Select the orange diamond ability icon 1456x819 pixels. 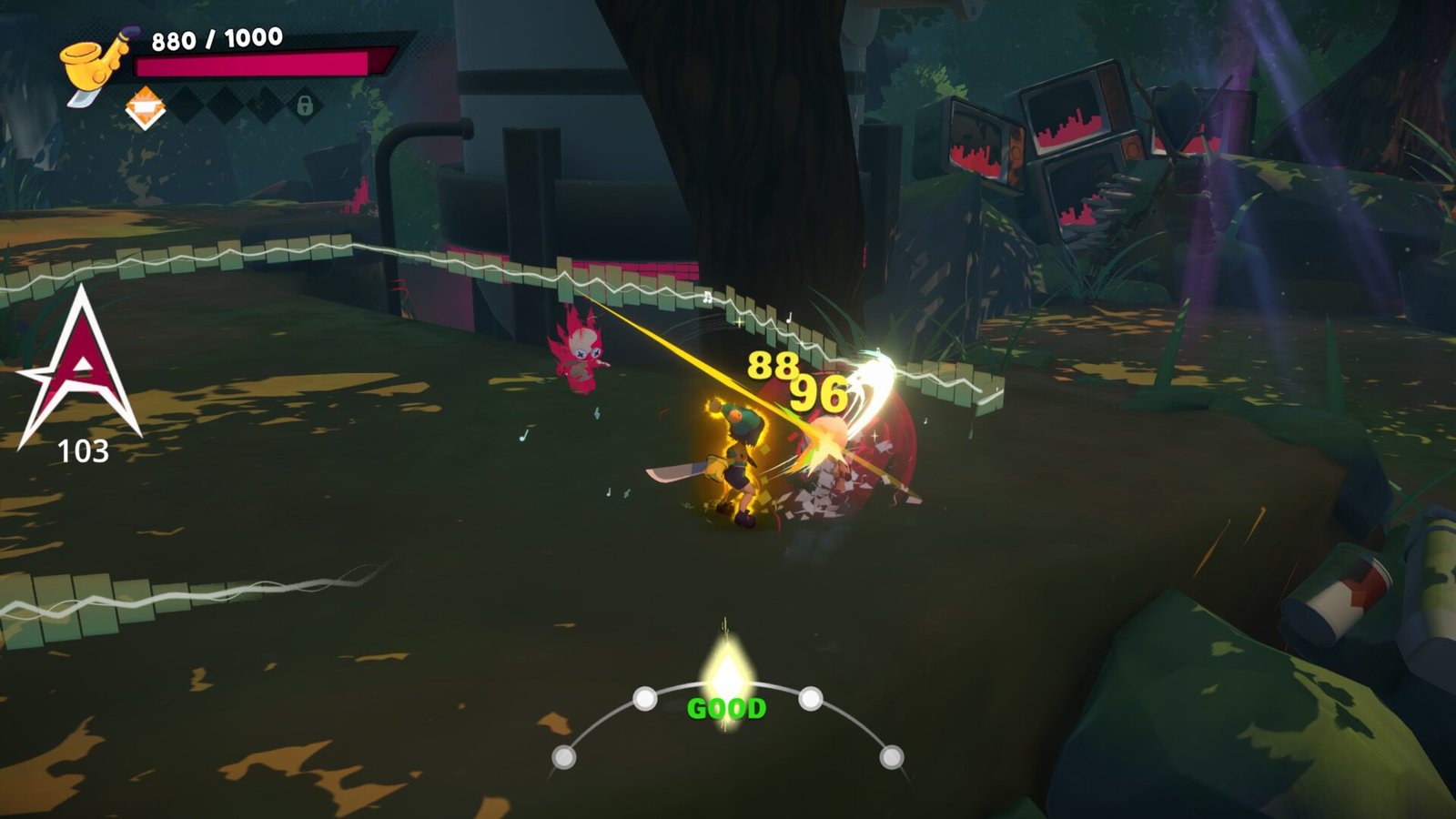click(145, 108)
